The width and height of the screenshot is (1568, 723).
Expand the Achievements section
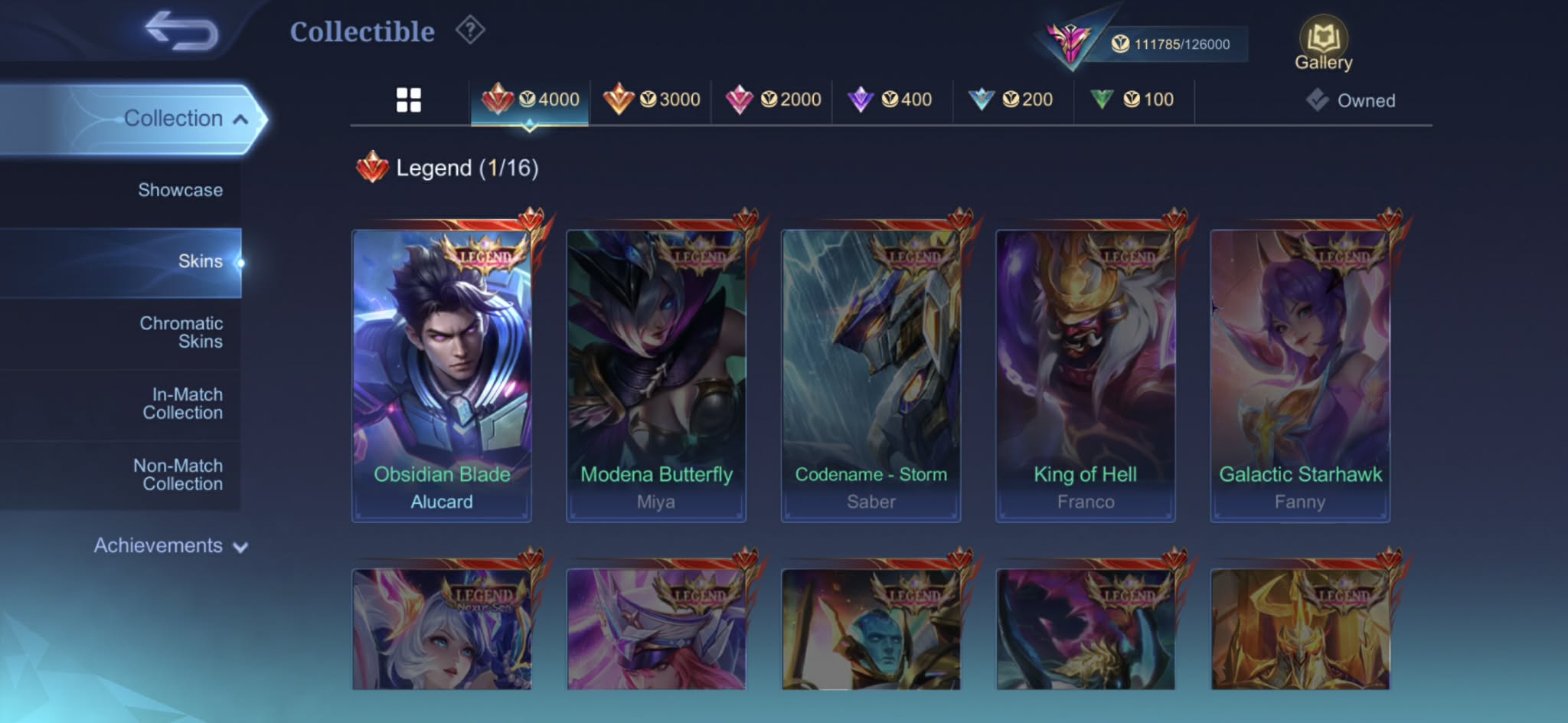tap(170, 545)
